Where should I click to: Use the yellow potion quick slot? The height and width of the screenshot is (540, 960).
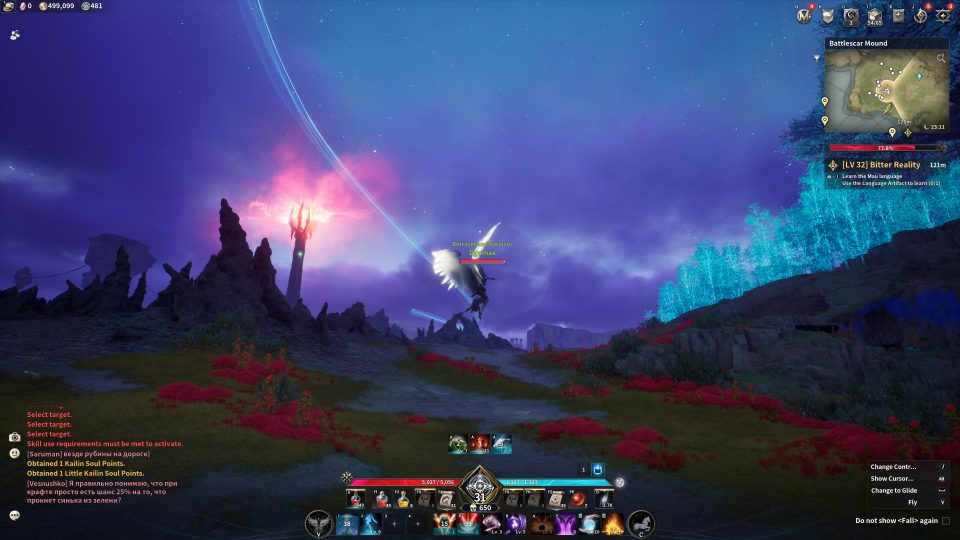click(403, 500)
